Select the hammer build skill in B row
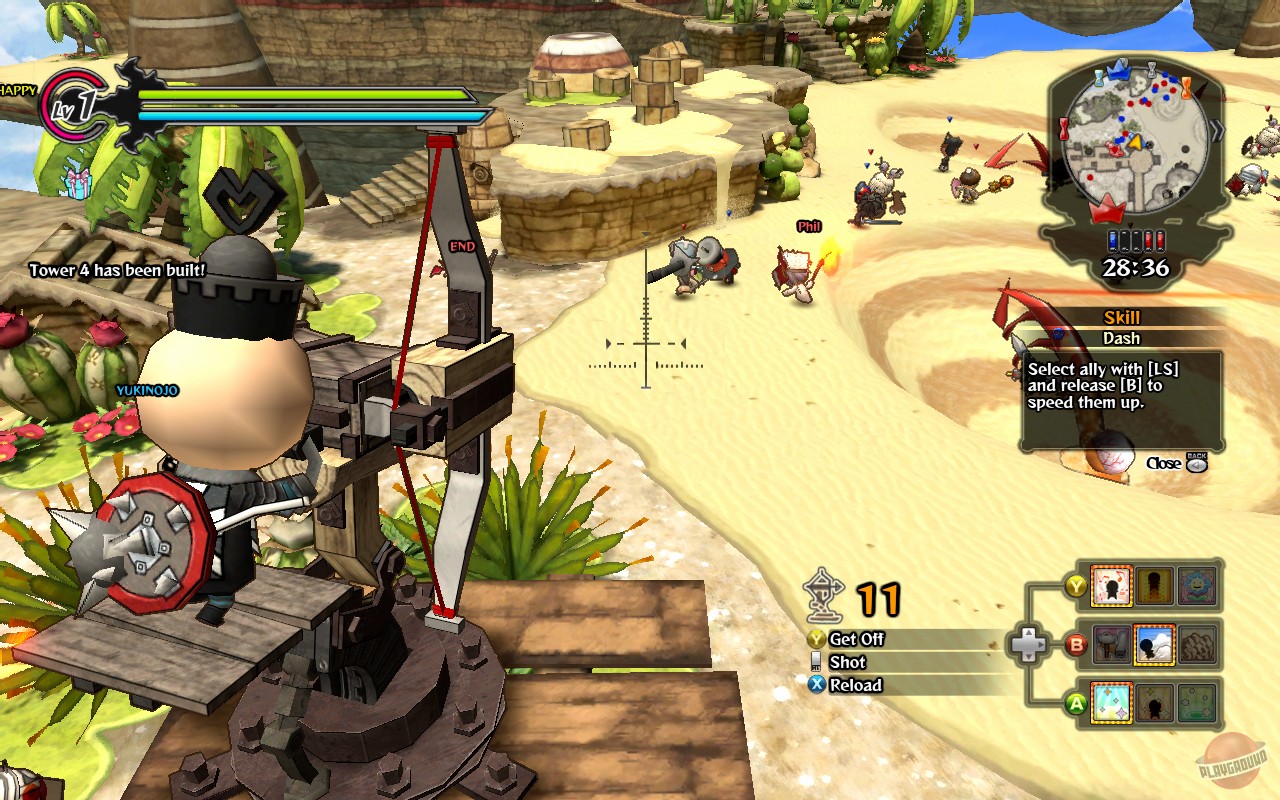This screenshot has width=1280, height=800. click(x=1114, y=644)
